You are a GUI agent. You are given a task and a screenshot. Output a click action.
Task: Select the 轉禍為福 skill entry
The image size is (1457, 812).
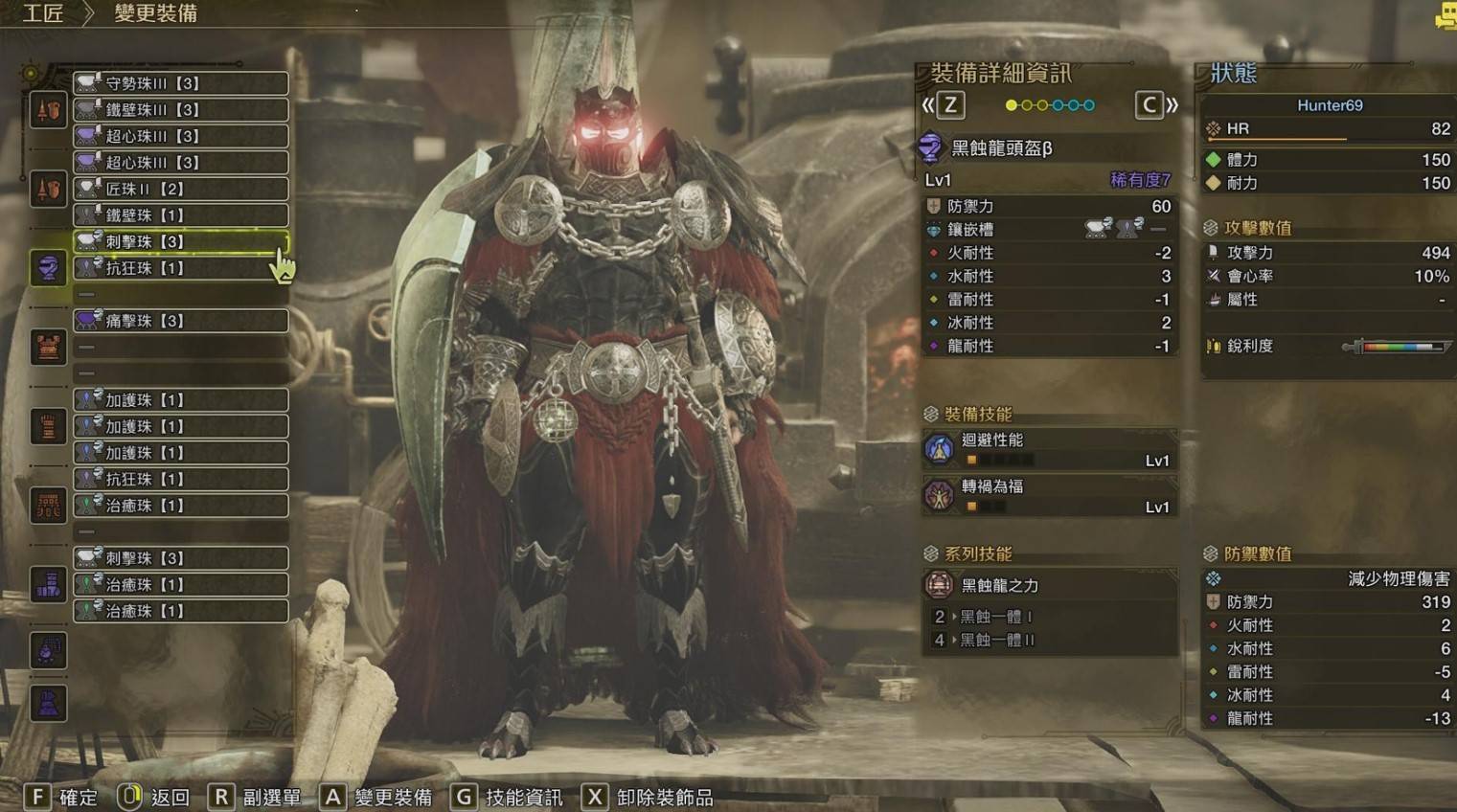pyautogui.click(x=1049, y=496)
